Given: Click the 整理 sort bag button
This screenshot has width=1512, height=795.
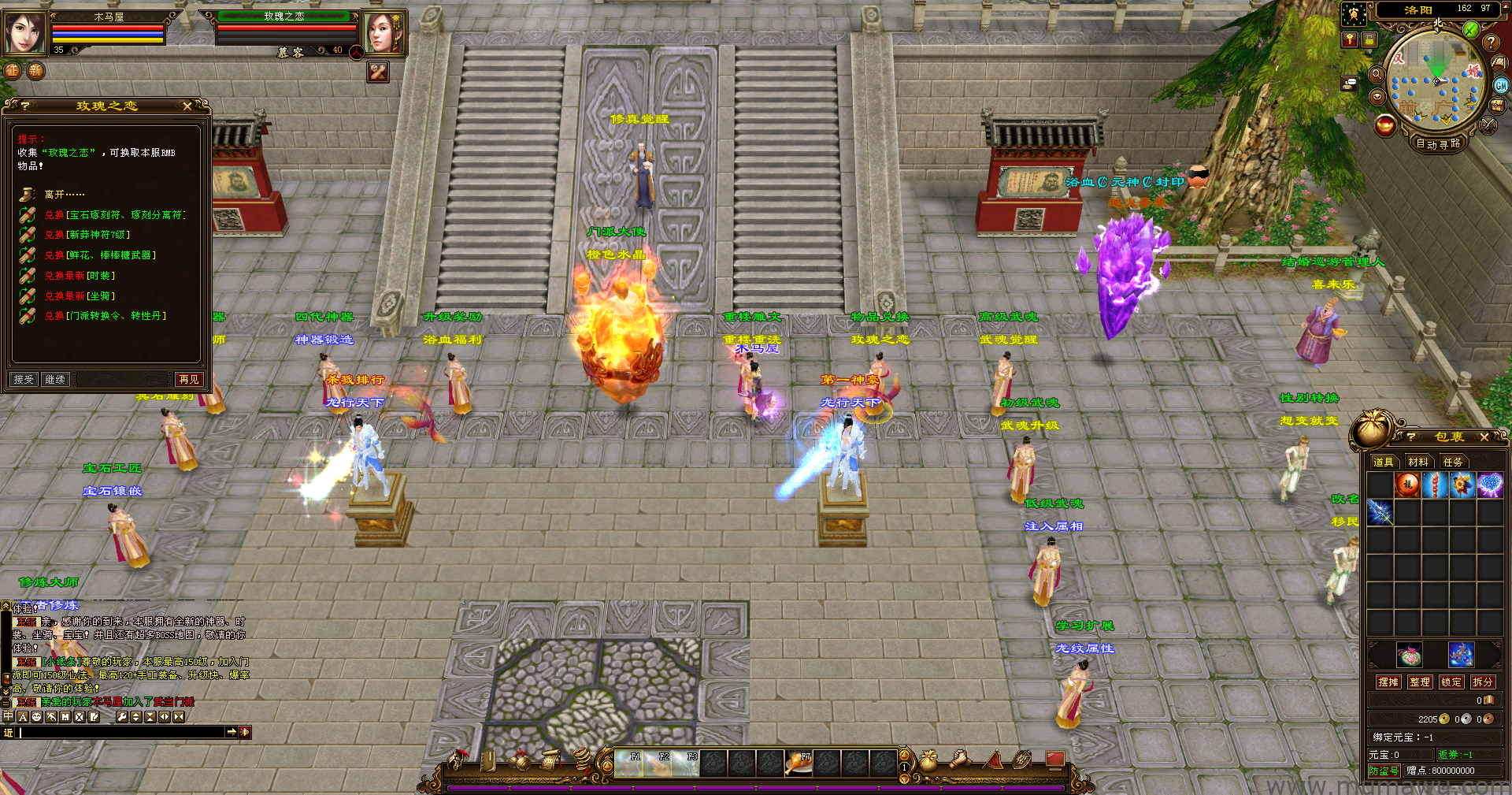Looking at the screenshot, I should coord(1420,682).
